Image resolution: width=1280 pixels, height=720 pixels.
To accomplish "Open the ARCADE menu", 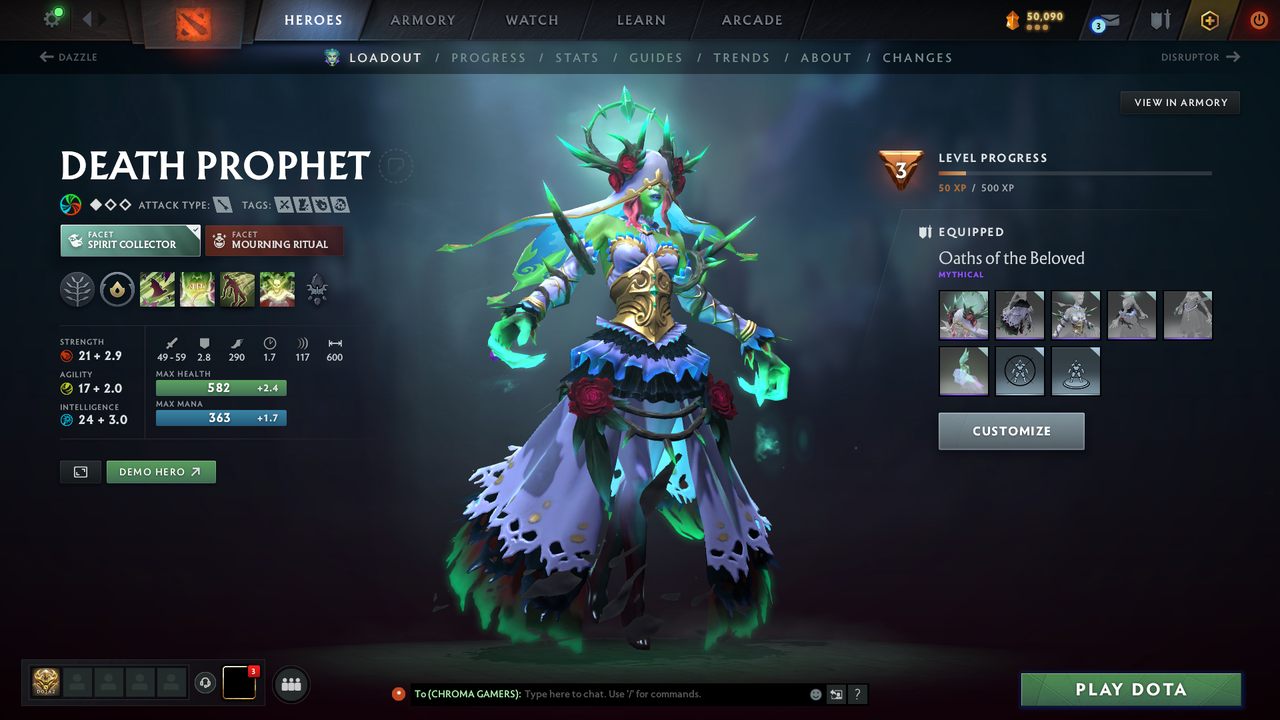I will tap(751, 20).
